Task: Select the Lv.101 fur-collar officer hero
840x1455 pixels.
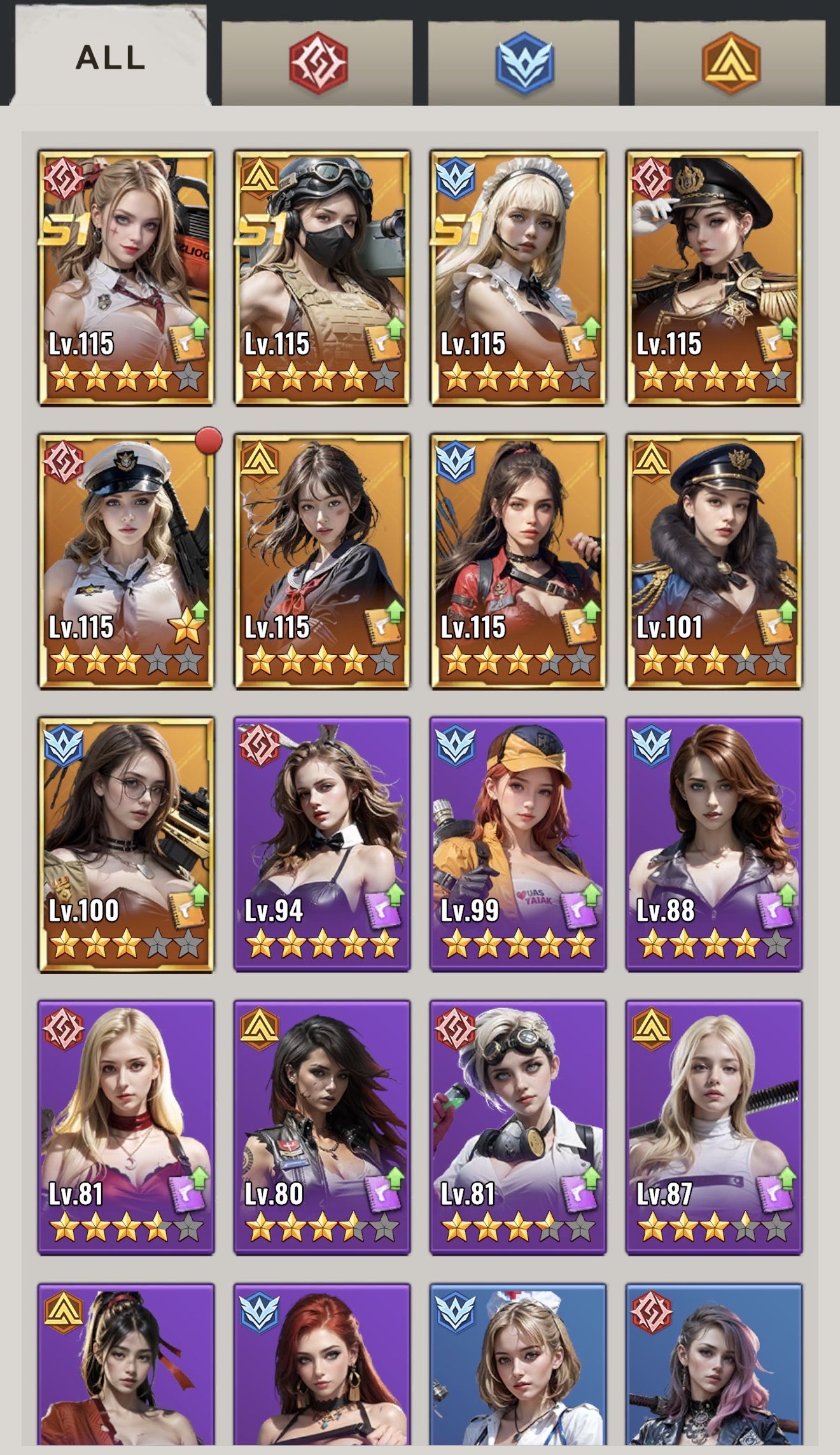Action: pyautogui.click(x=714, y=561)
